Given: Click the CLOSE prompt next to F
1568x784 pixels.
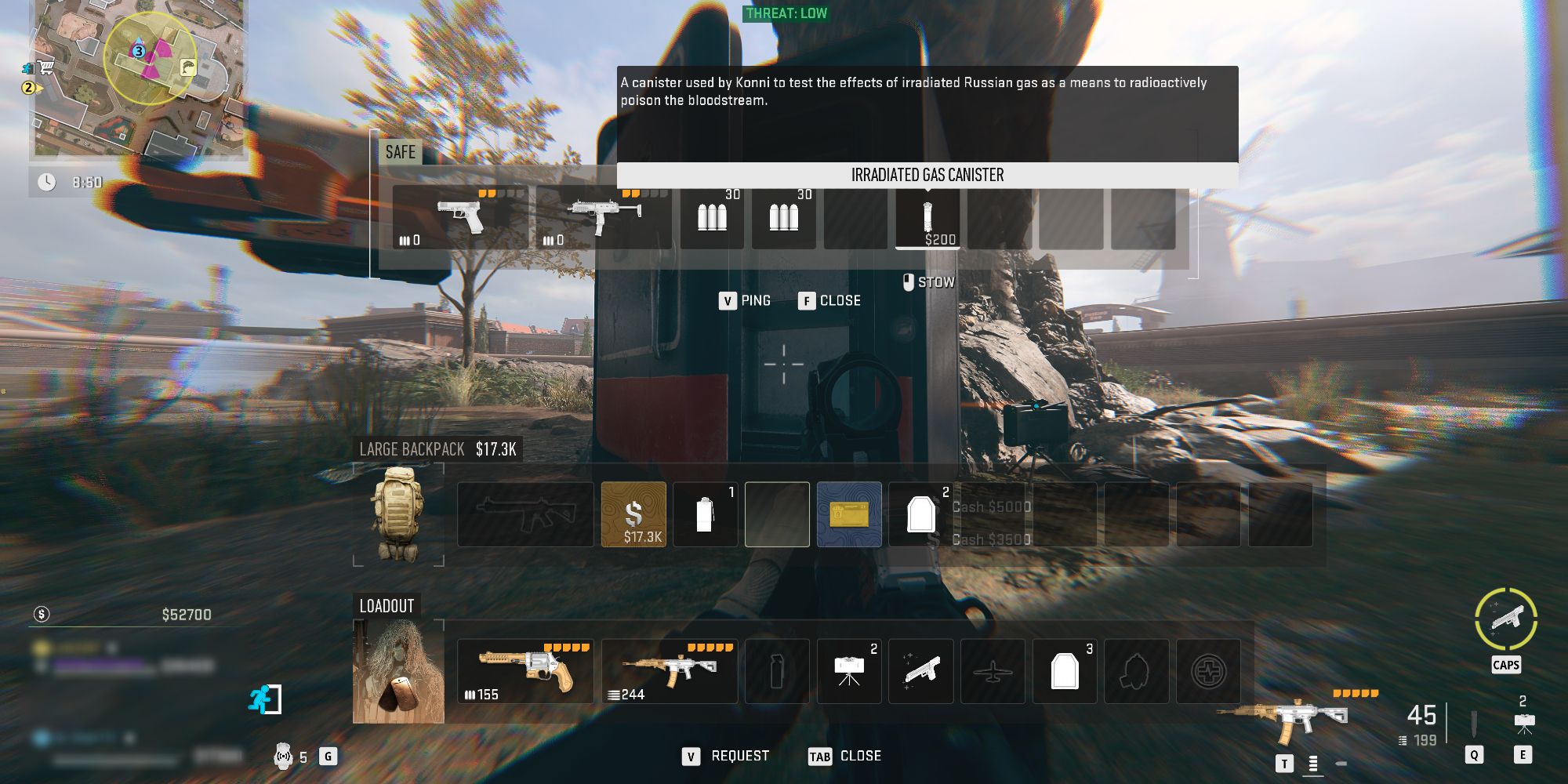Looking at the screenshot, I should pyautogui.click(x=838, y=300).
